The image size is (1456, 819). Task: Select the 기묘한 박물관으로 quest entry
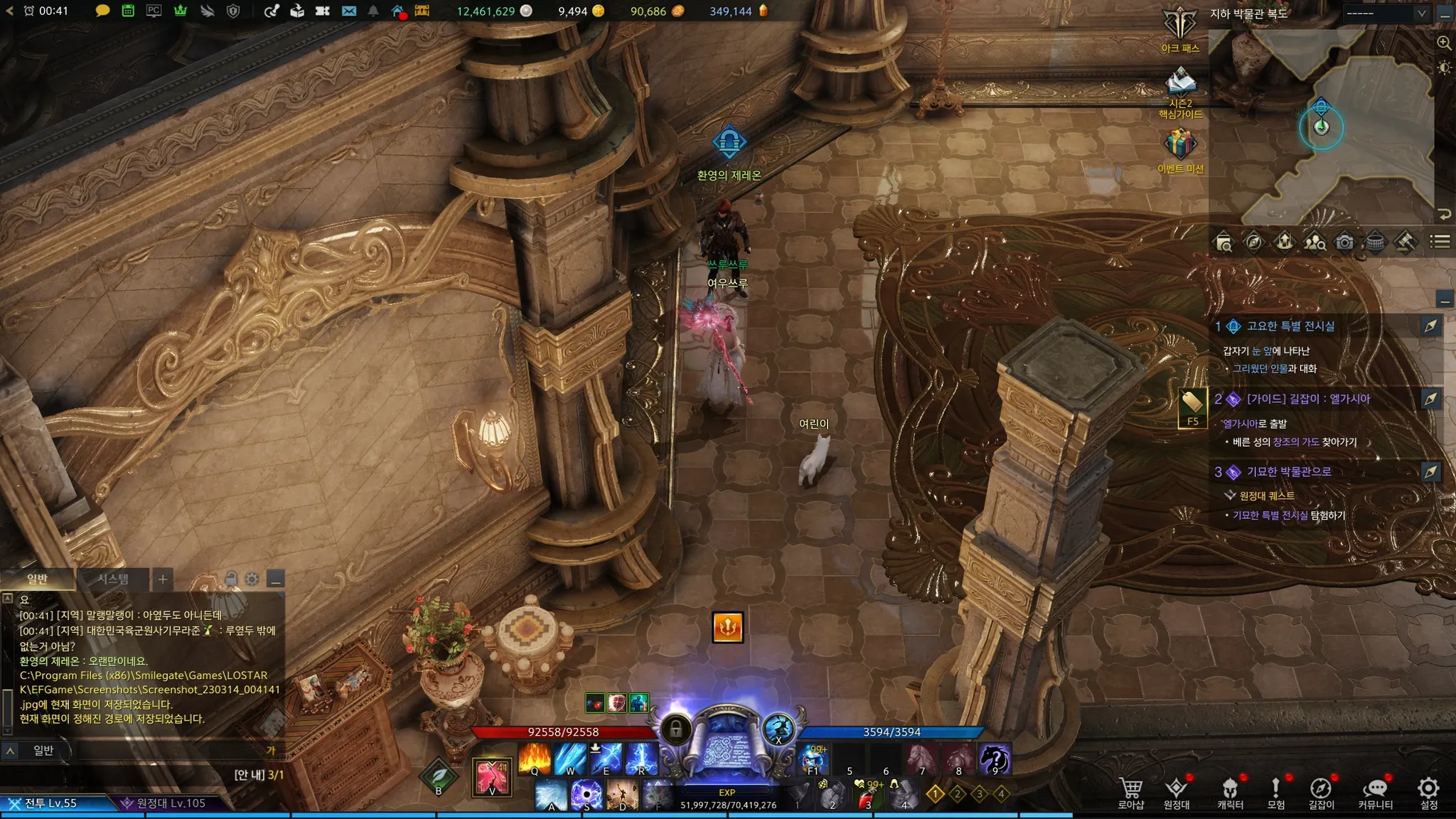click(1288, 472)
